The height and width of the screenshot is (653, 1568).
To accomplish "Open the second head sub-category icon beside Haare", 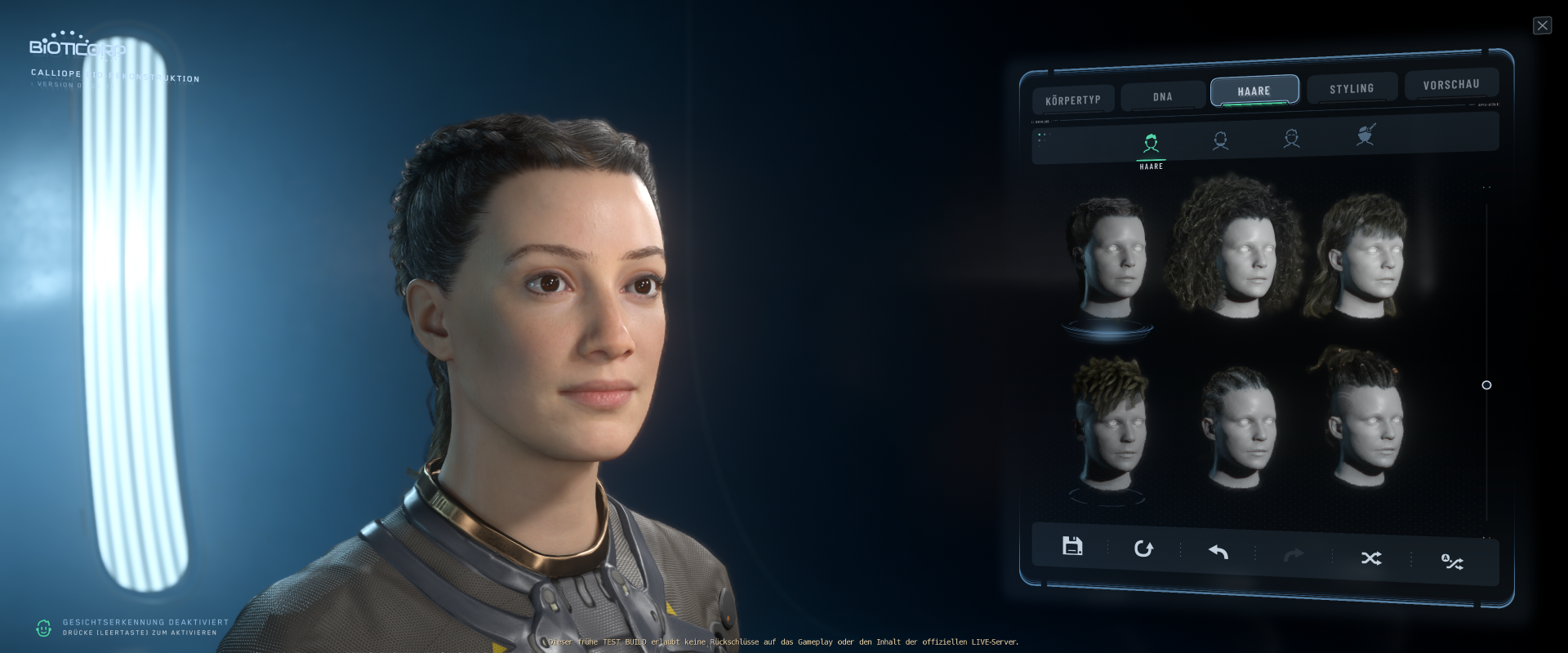I will click(x=1221, y=140).
